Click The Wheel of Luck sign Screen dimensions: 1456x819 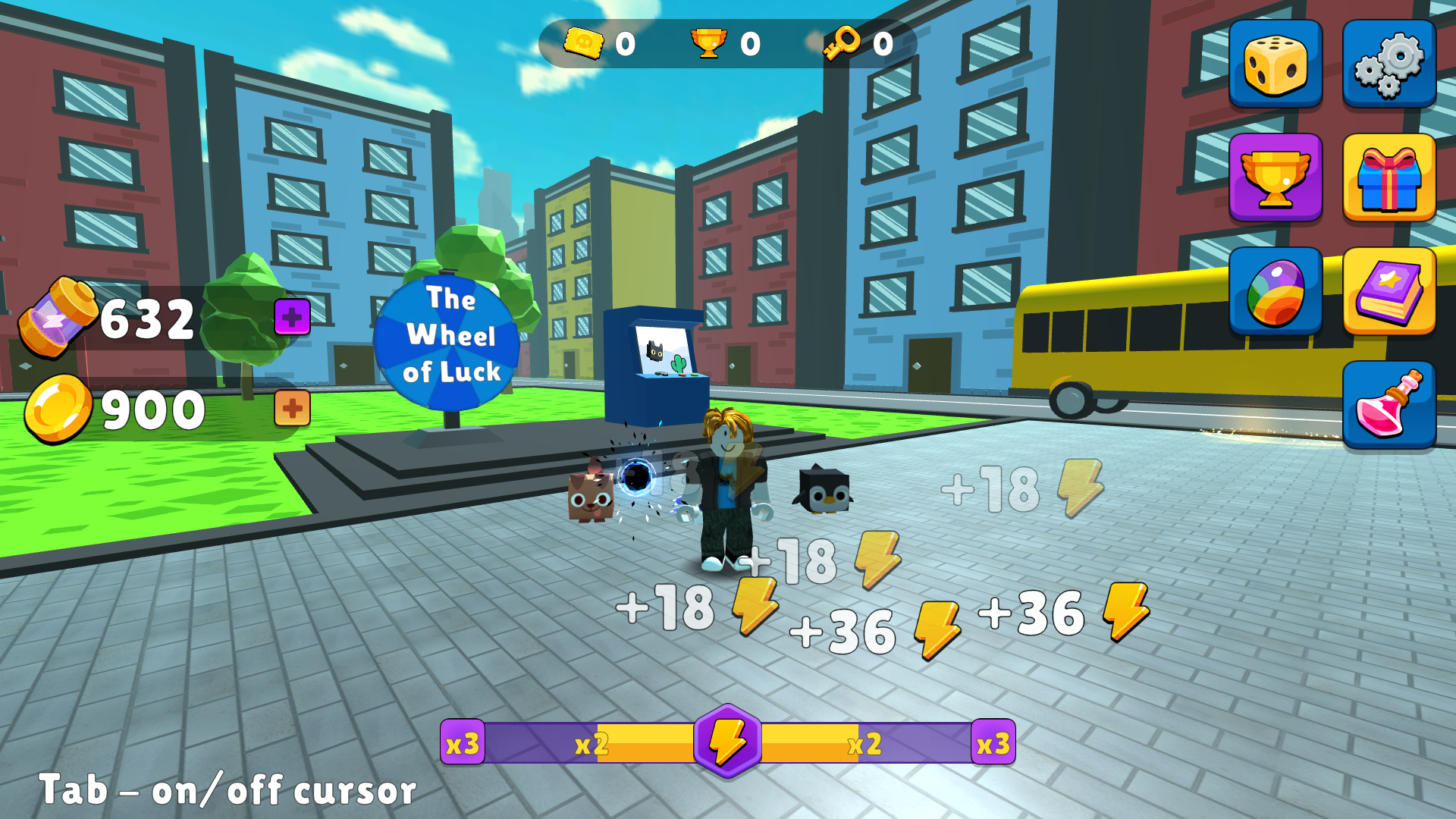pos(449,341)
